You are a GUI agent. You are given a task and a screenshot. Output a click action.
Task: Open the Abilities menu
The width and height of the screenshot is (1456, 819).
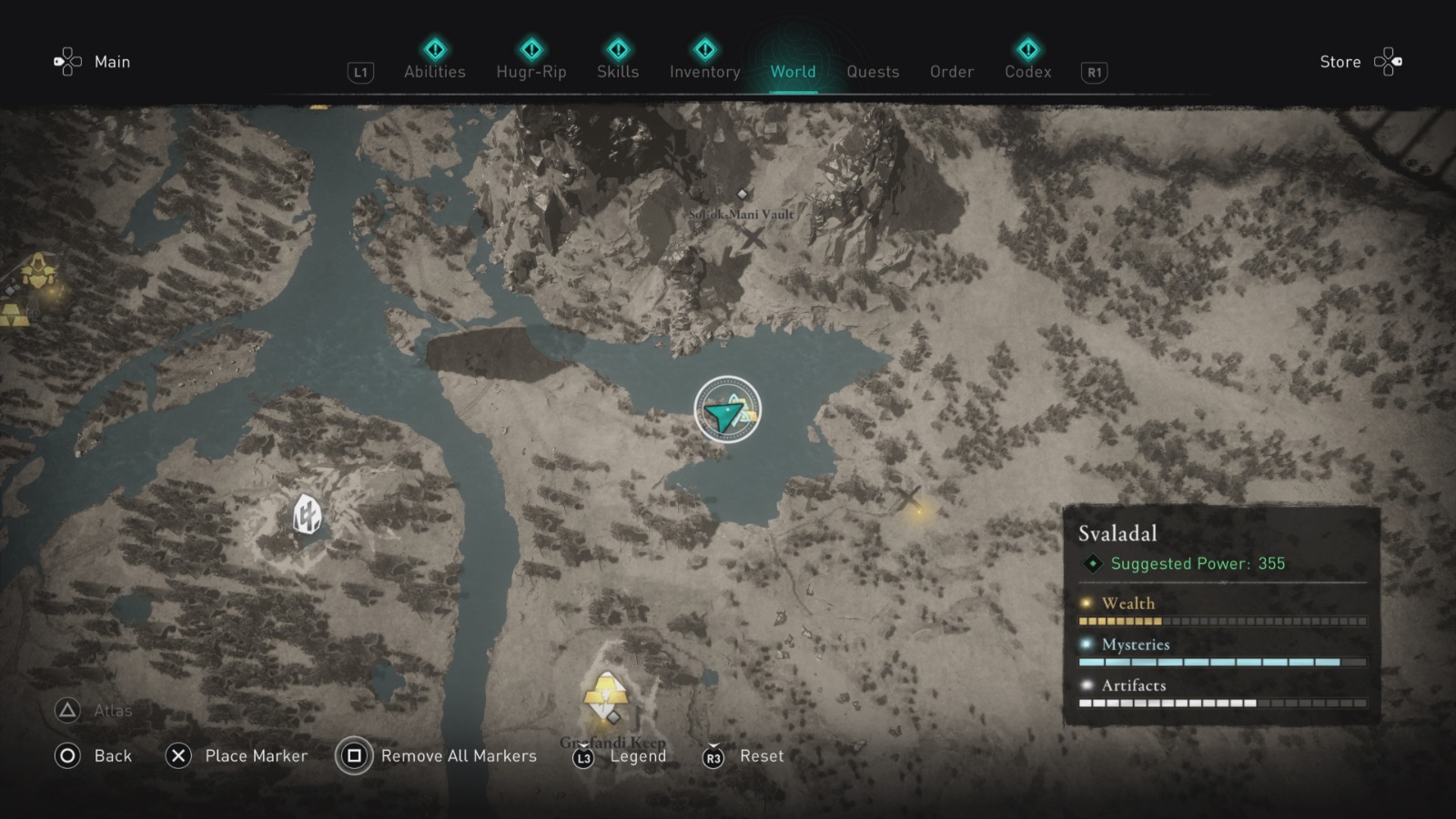[x=434, y=72]
